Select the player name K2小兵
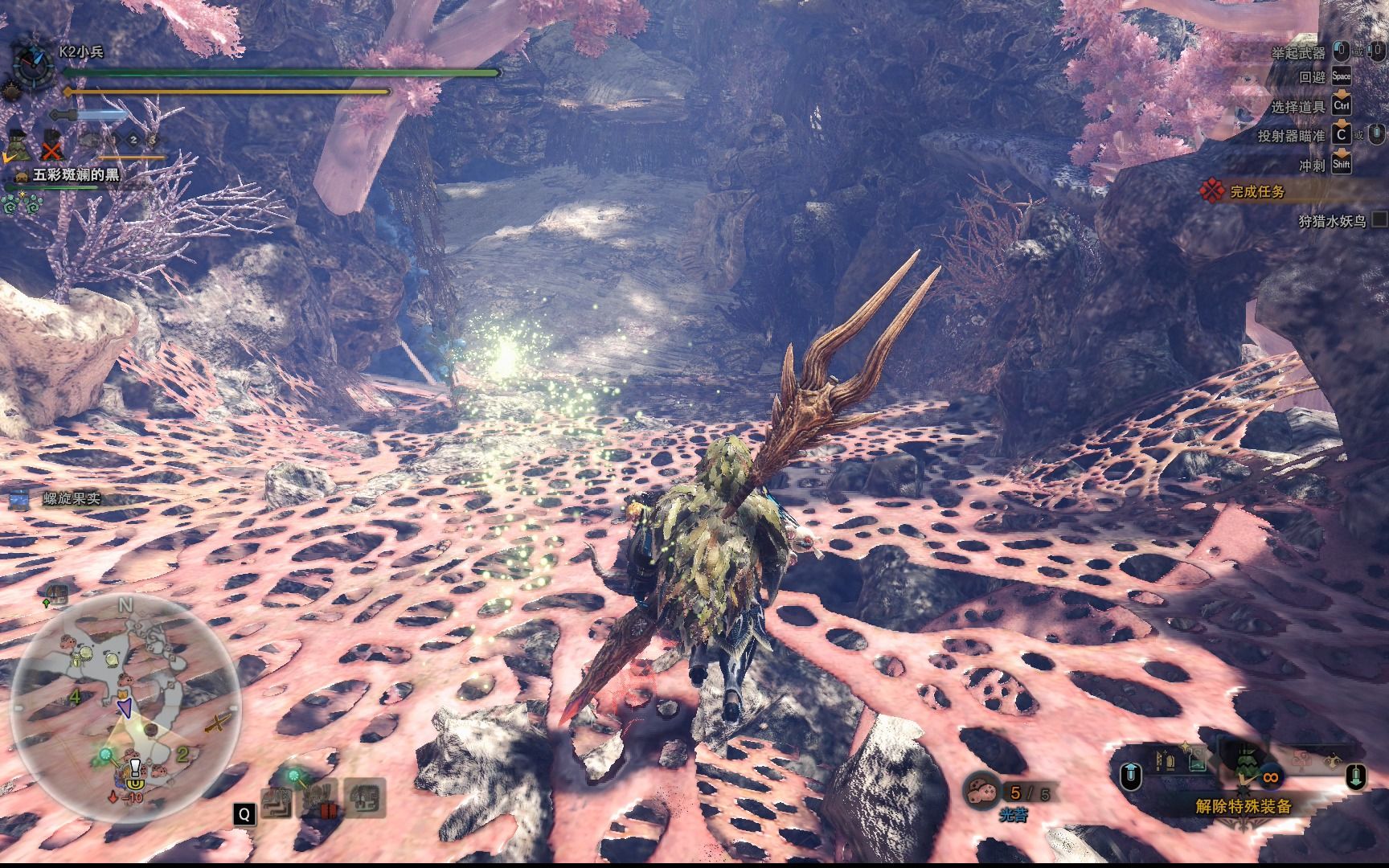Image resolution: width=1389 pixels, height=868 pixels. [x=80, y=51]
